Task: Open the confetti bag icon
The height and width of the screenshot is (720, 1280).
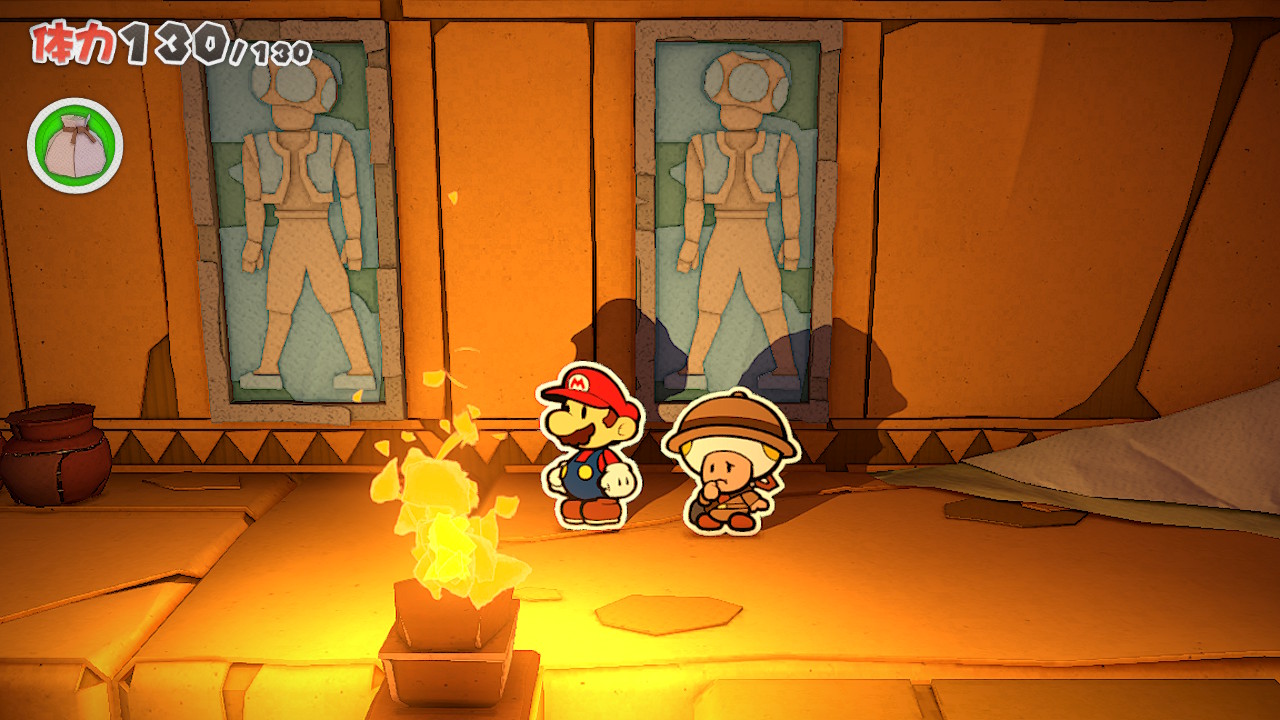Action: click(75, 145)
